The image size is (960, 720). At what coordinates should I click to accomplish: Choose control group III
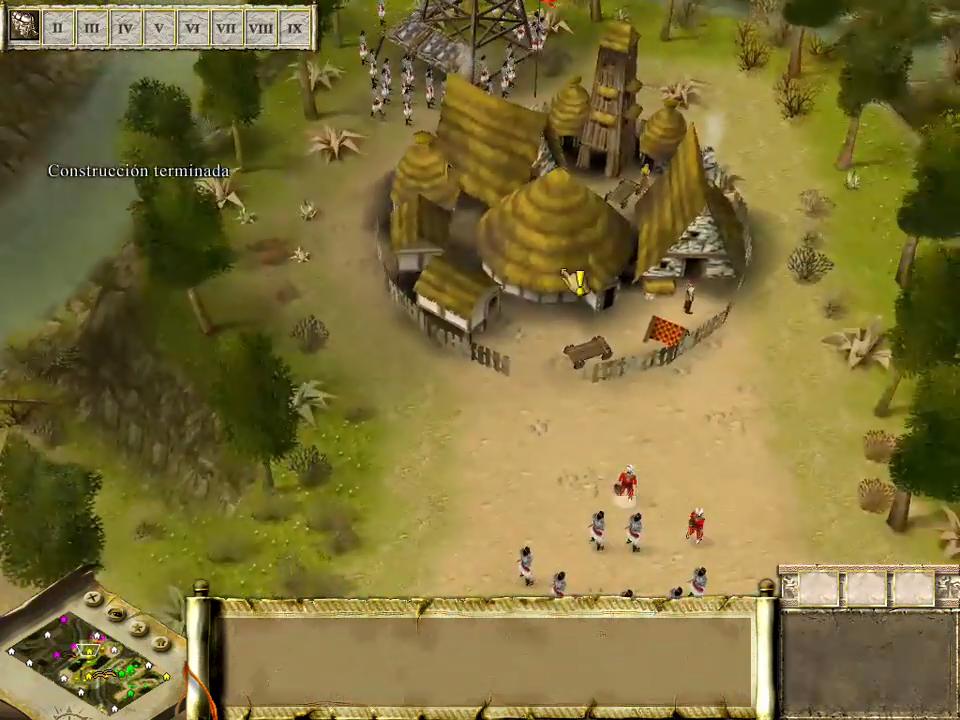tap(92, 27)
